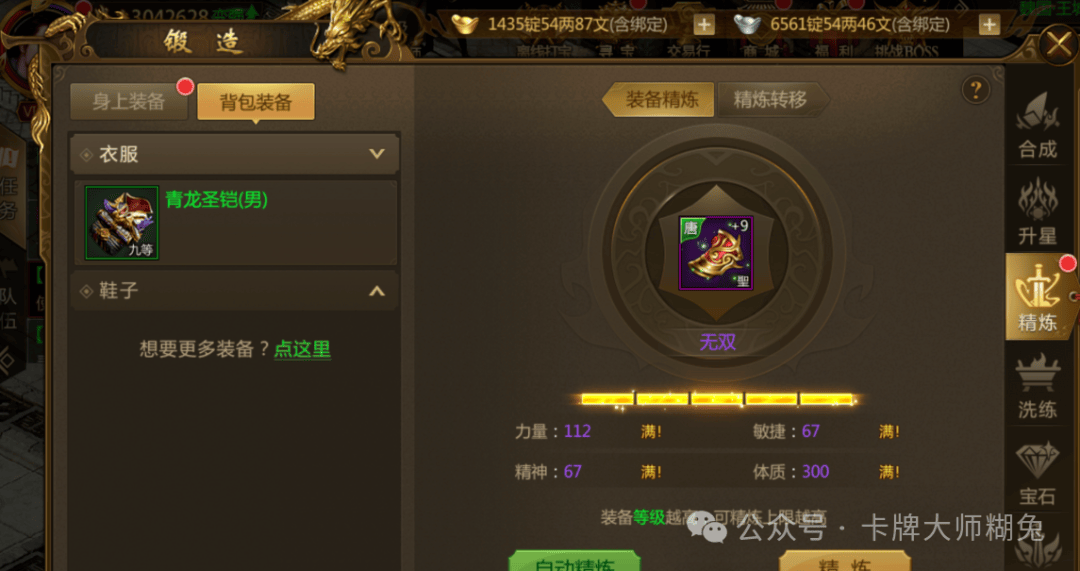Open the question mark help button
This screenshot has height=571, width=1080.
coord(975,90)
